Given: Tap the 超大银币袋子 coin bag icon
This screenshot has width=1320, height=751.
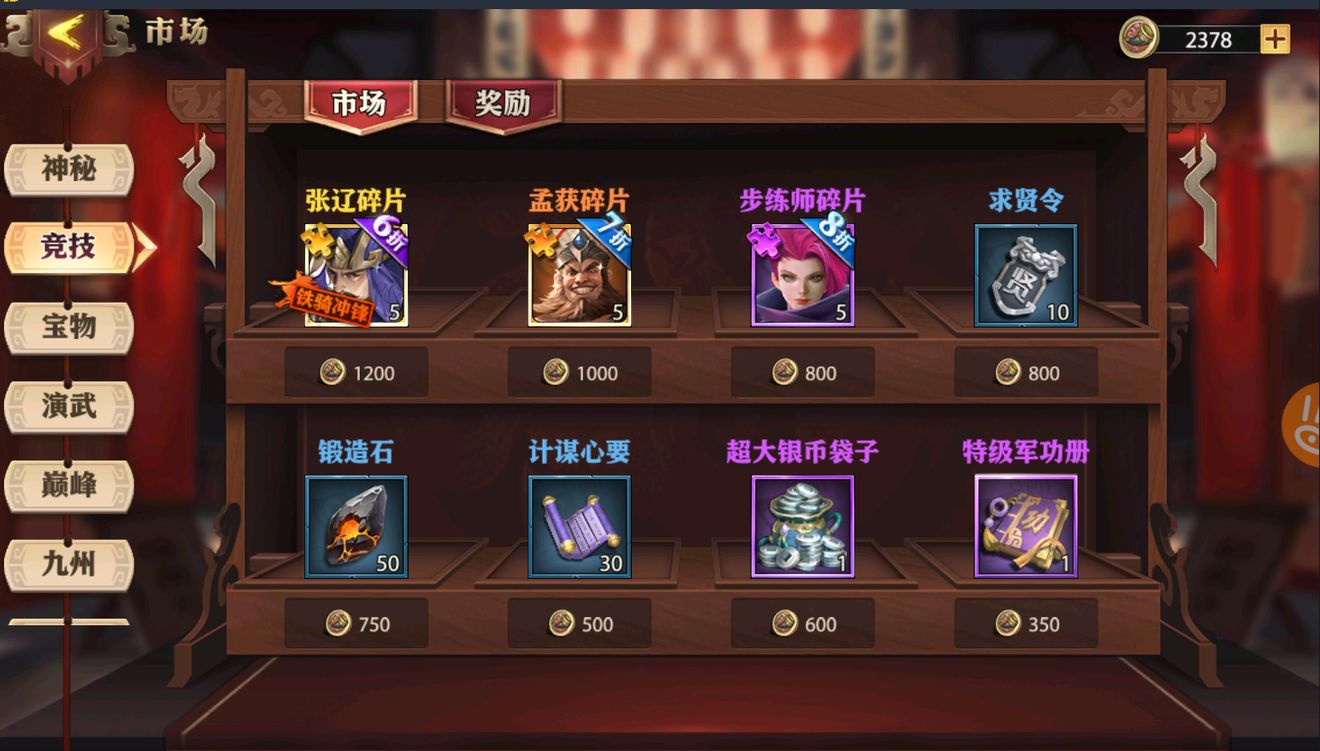Looking at the screenshot, I should pyautogui.click(x=802, y=523).
